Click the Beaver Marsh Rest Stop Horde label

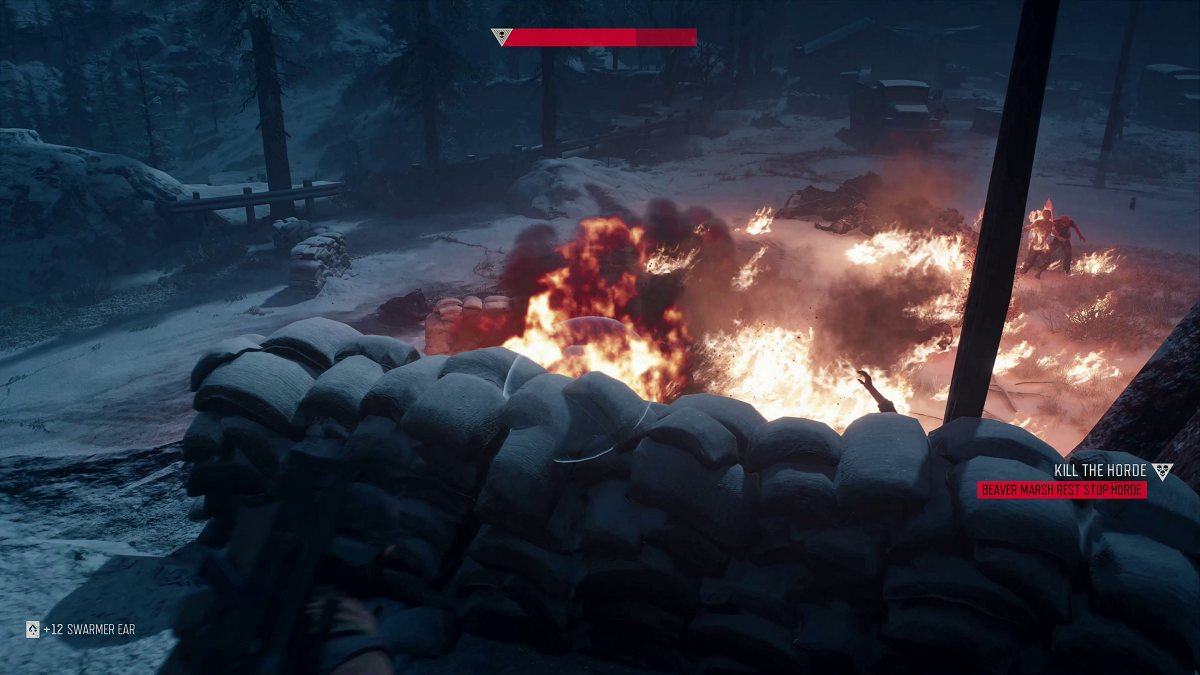click(1062, 490)
